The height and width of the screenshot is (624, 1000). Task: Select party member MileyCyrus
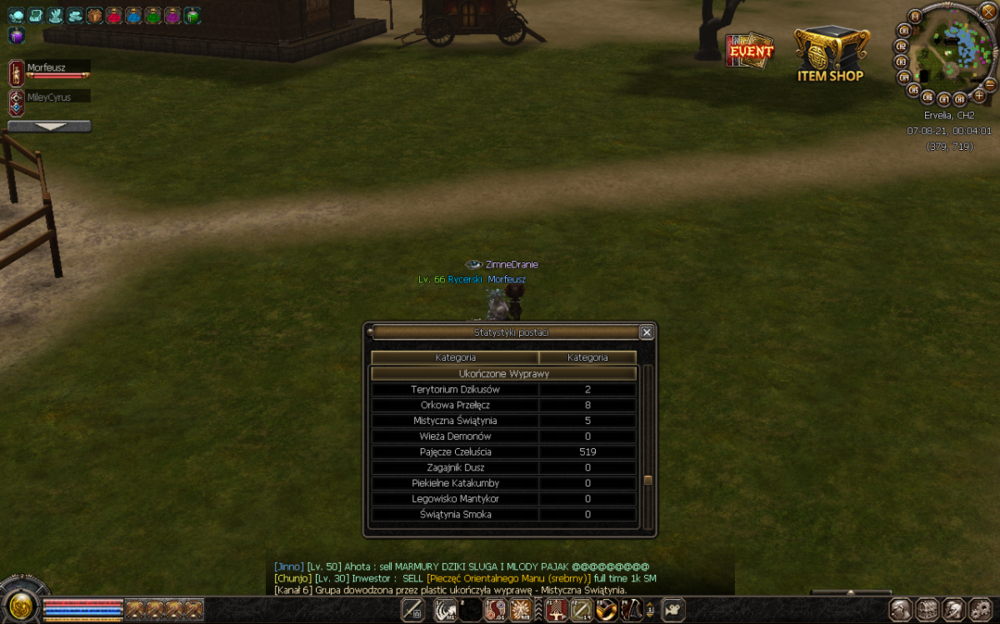pyautogui.click(x=50, y=97)
